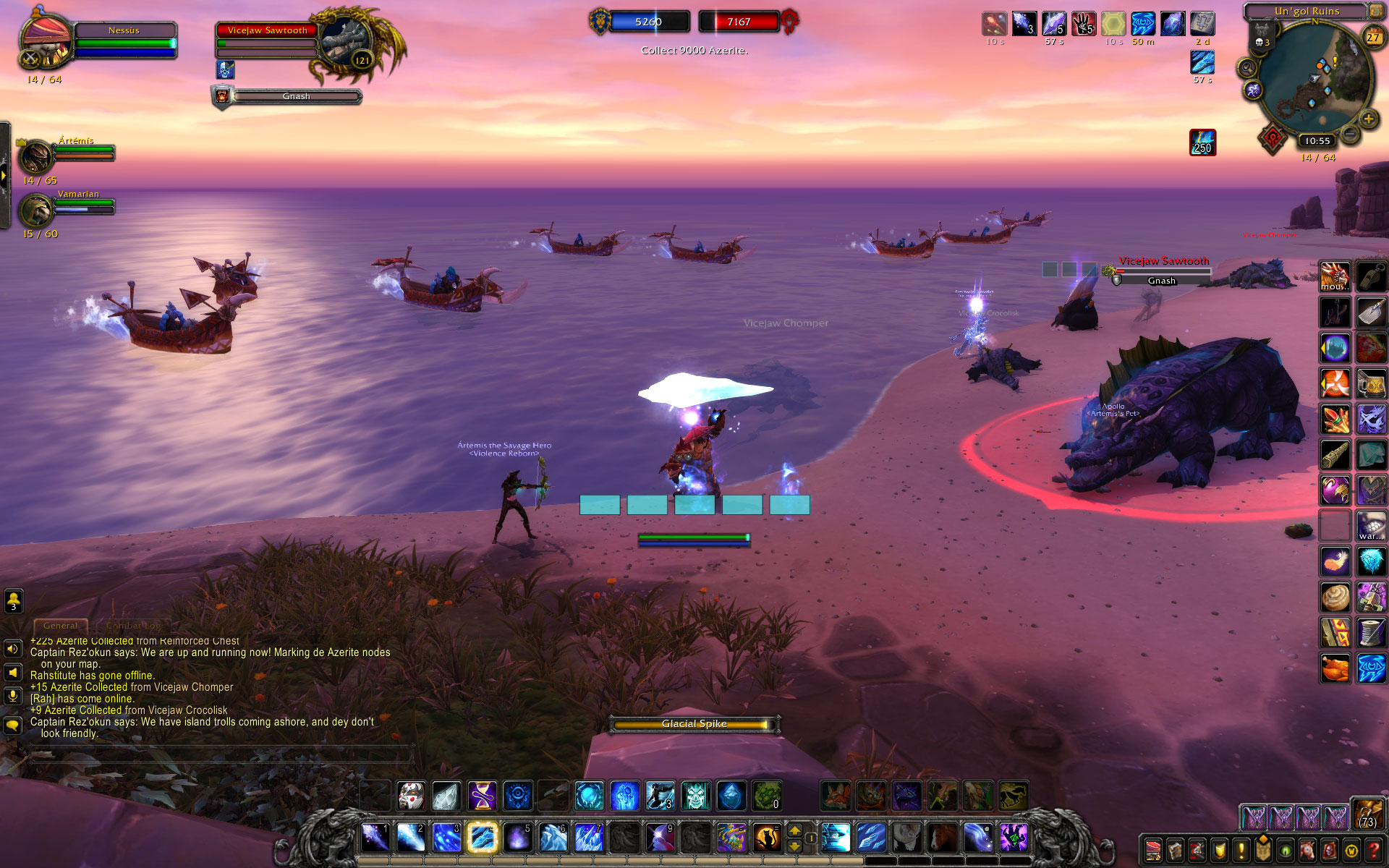Viewport: 1389px width, 868px height.
Task: Use the hourglass Time Warp ability
Action: (482, 796)
